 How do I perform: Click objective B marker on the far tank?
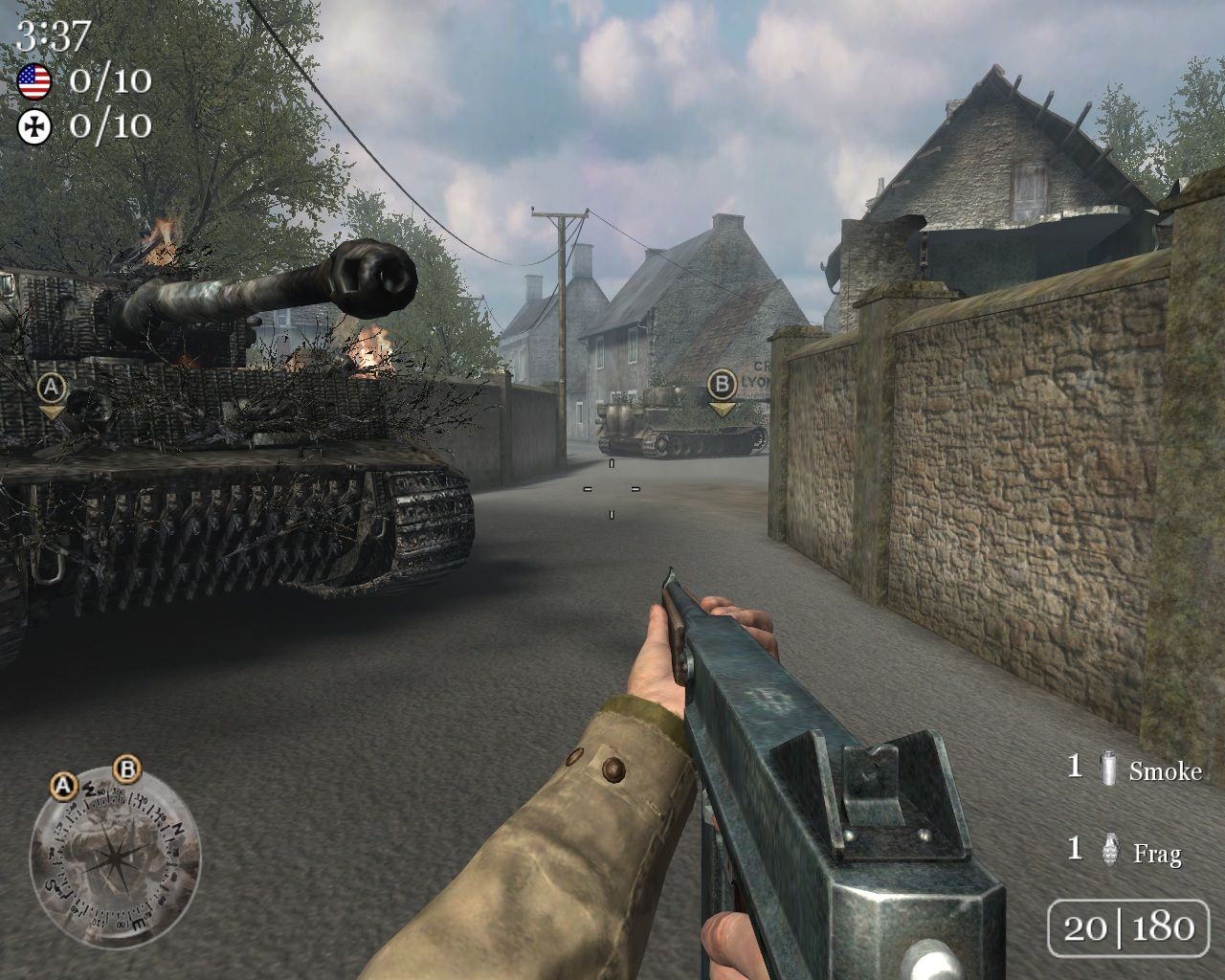click(x=722, y=385)
